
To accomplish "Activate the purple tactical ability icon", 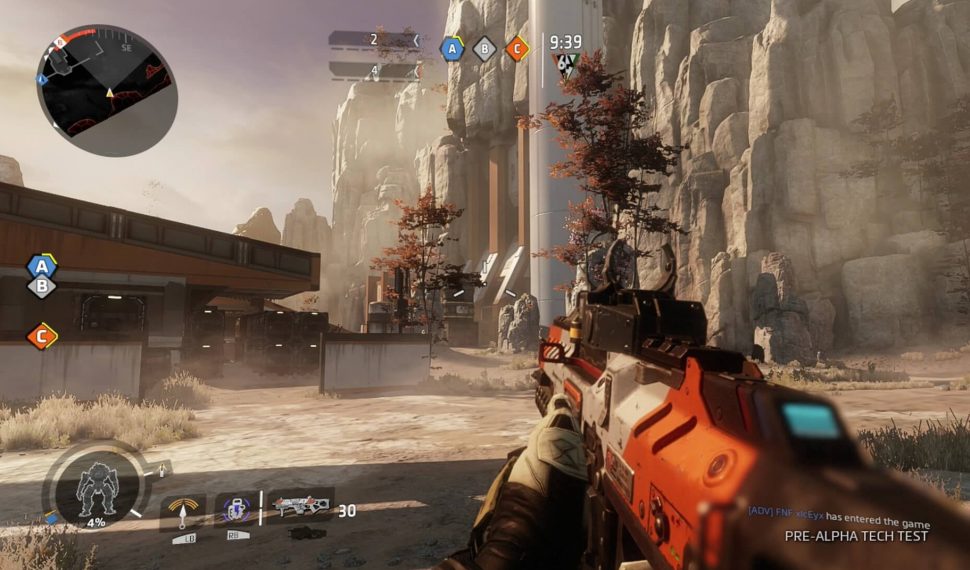I will [x=237, y=511].
